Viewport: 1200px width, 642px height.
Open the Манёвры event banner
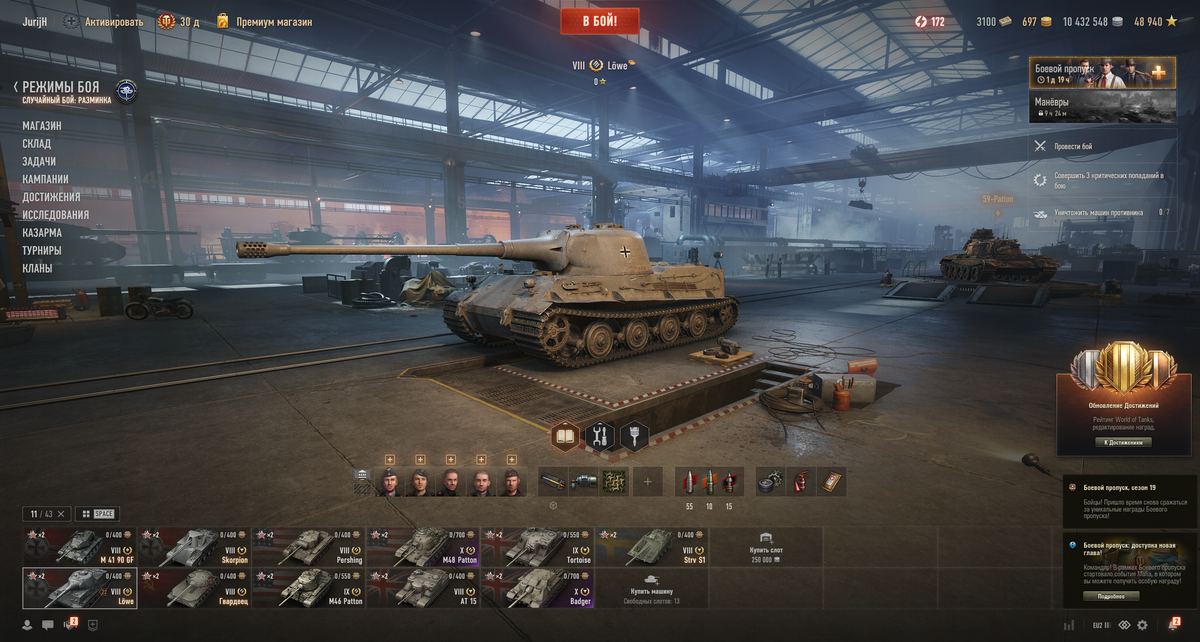point(1102,107)
